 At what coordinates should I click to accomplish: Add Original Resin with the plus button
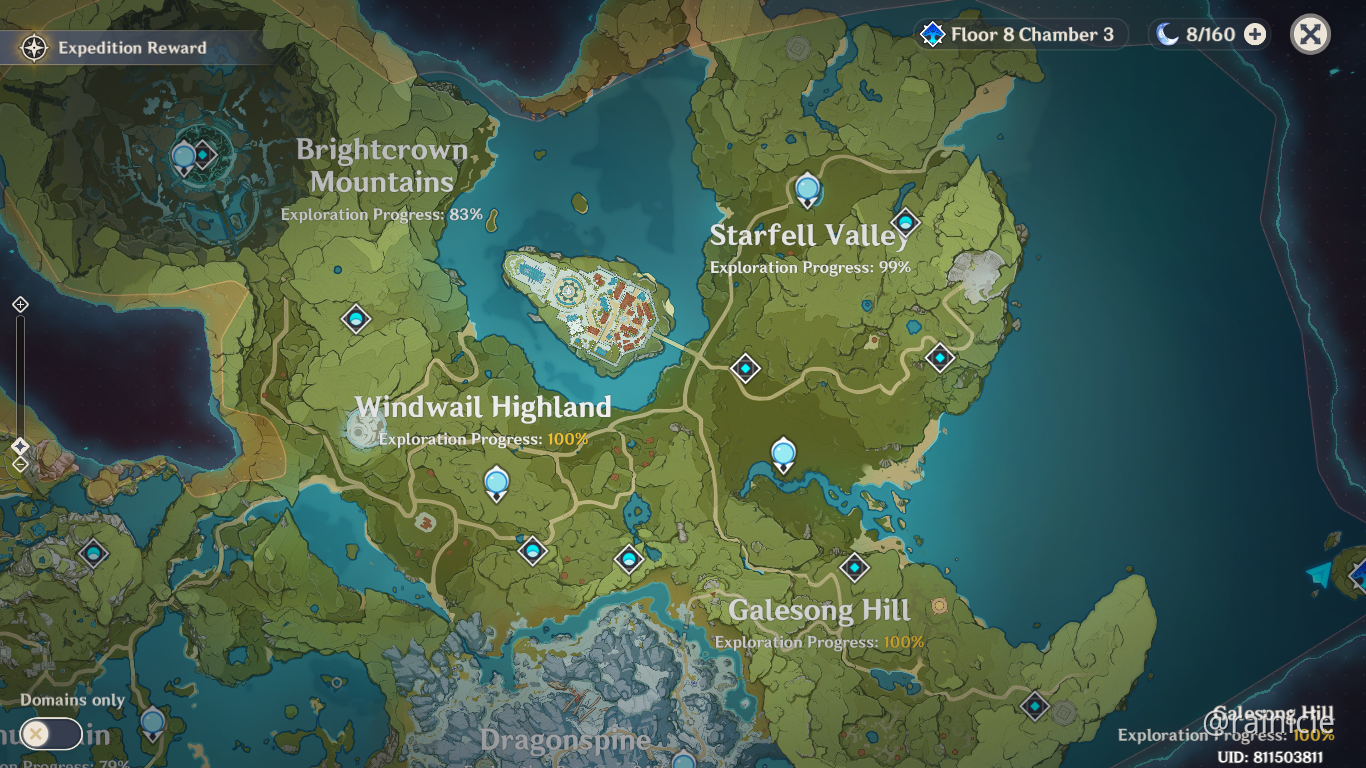click(x=1254, y=35)
